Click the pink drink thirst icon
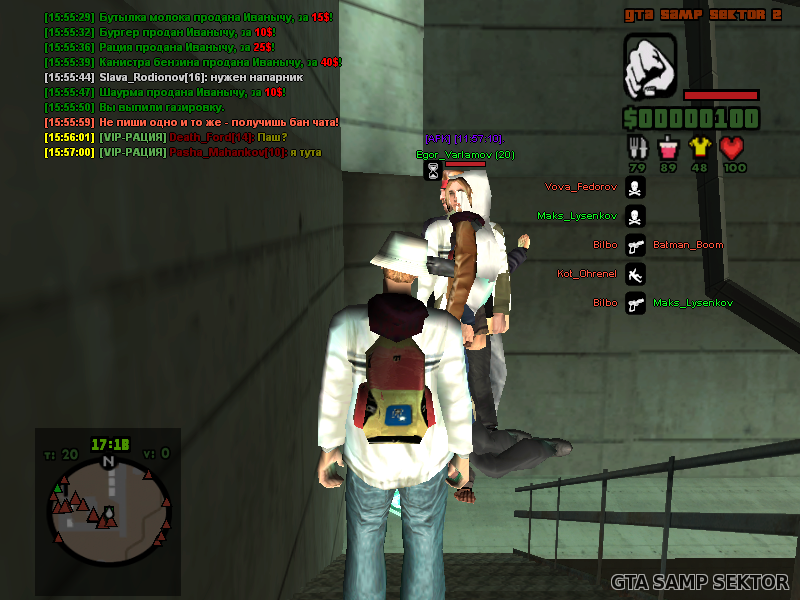Screen dimensions: 800x600 tap(668, 148)
